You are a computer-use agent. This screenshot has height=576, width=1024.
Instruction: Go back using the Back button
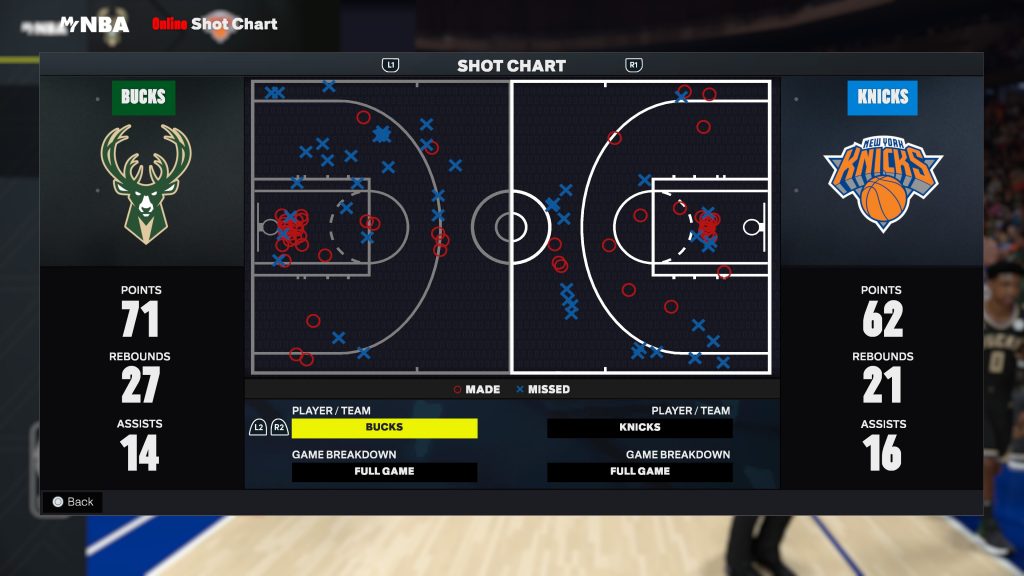tap(72, 502)
